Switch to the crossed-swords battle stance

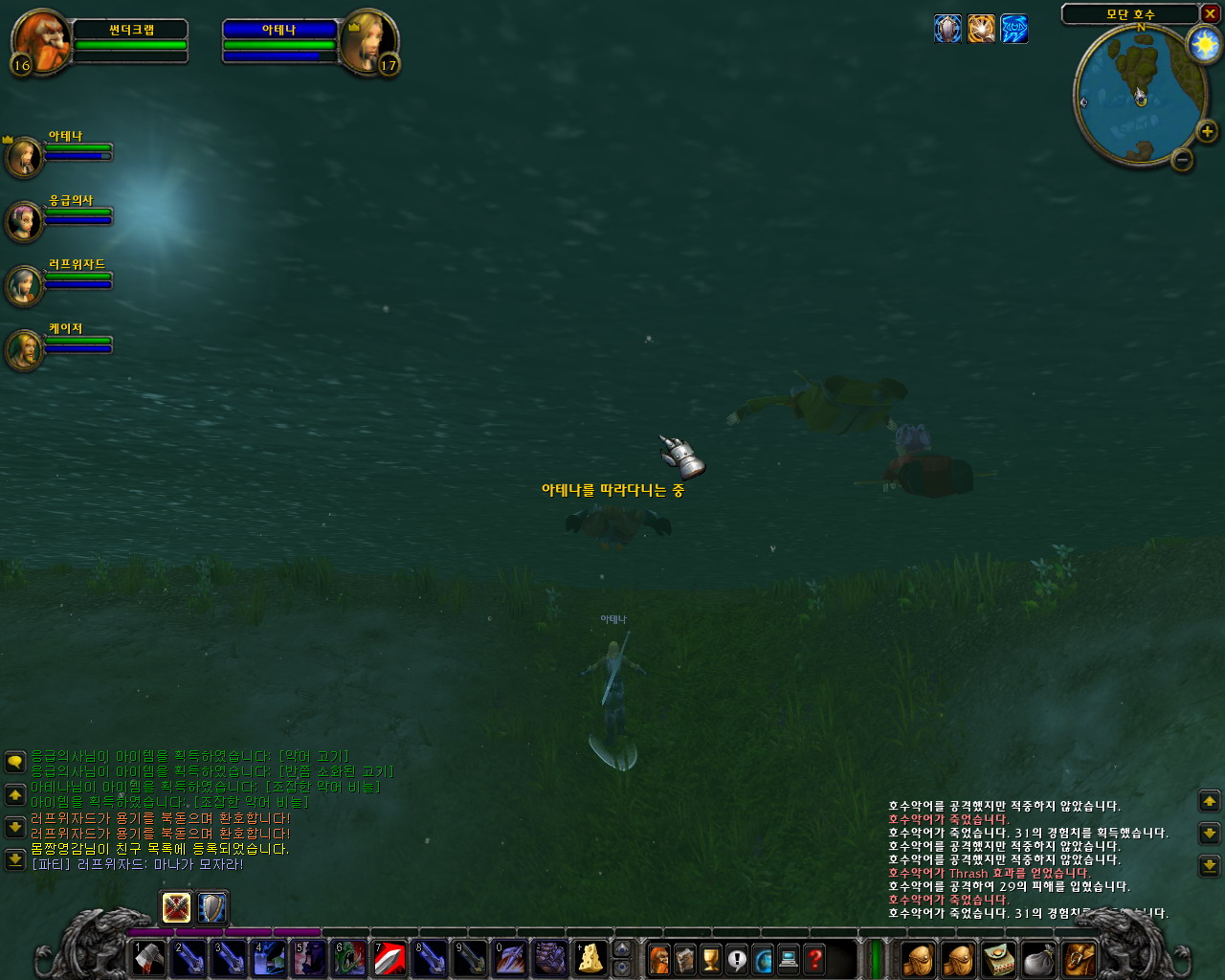[176, 907]
